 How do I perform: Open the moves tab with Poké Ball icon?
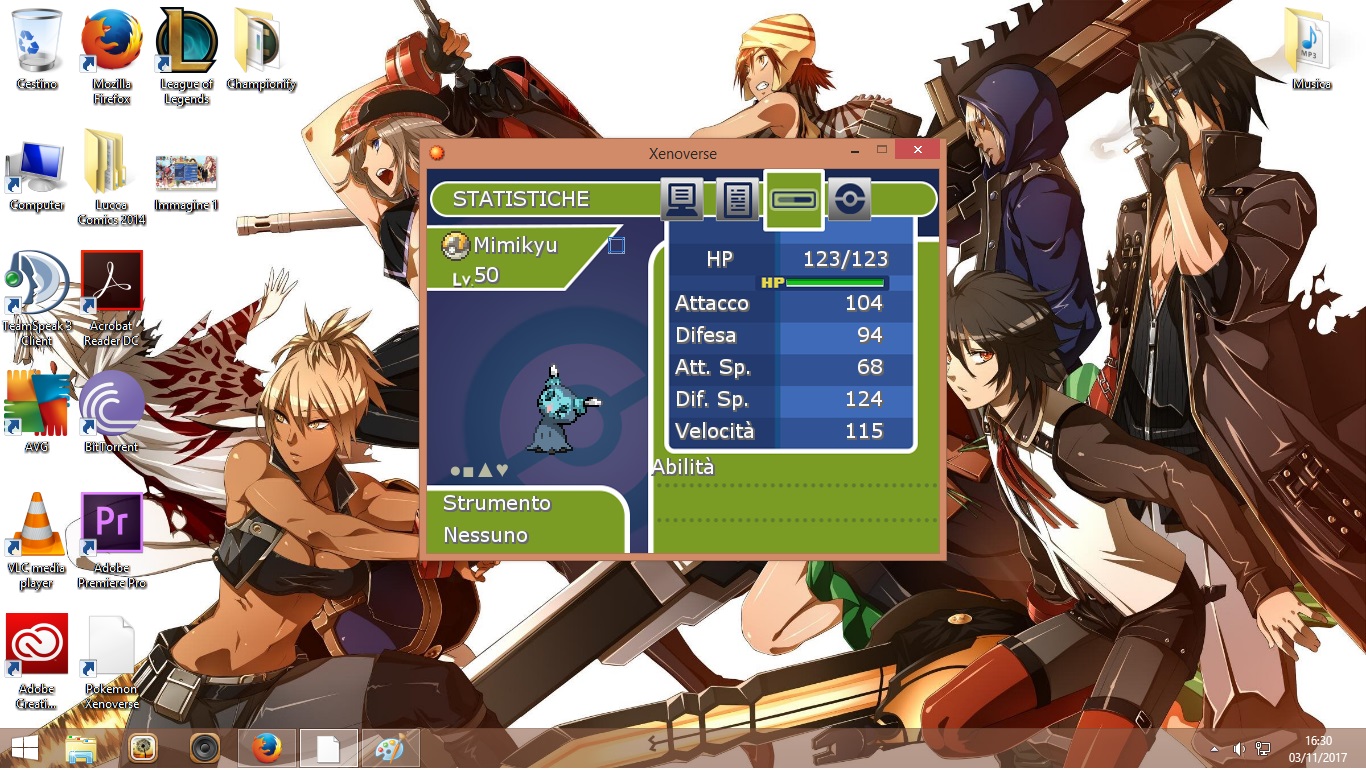click(x=849, y=199)
